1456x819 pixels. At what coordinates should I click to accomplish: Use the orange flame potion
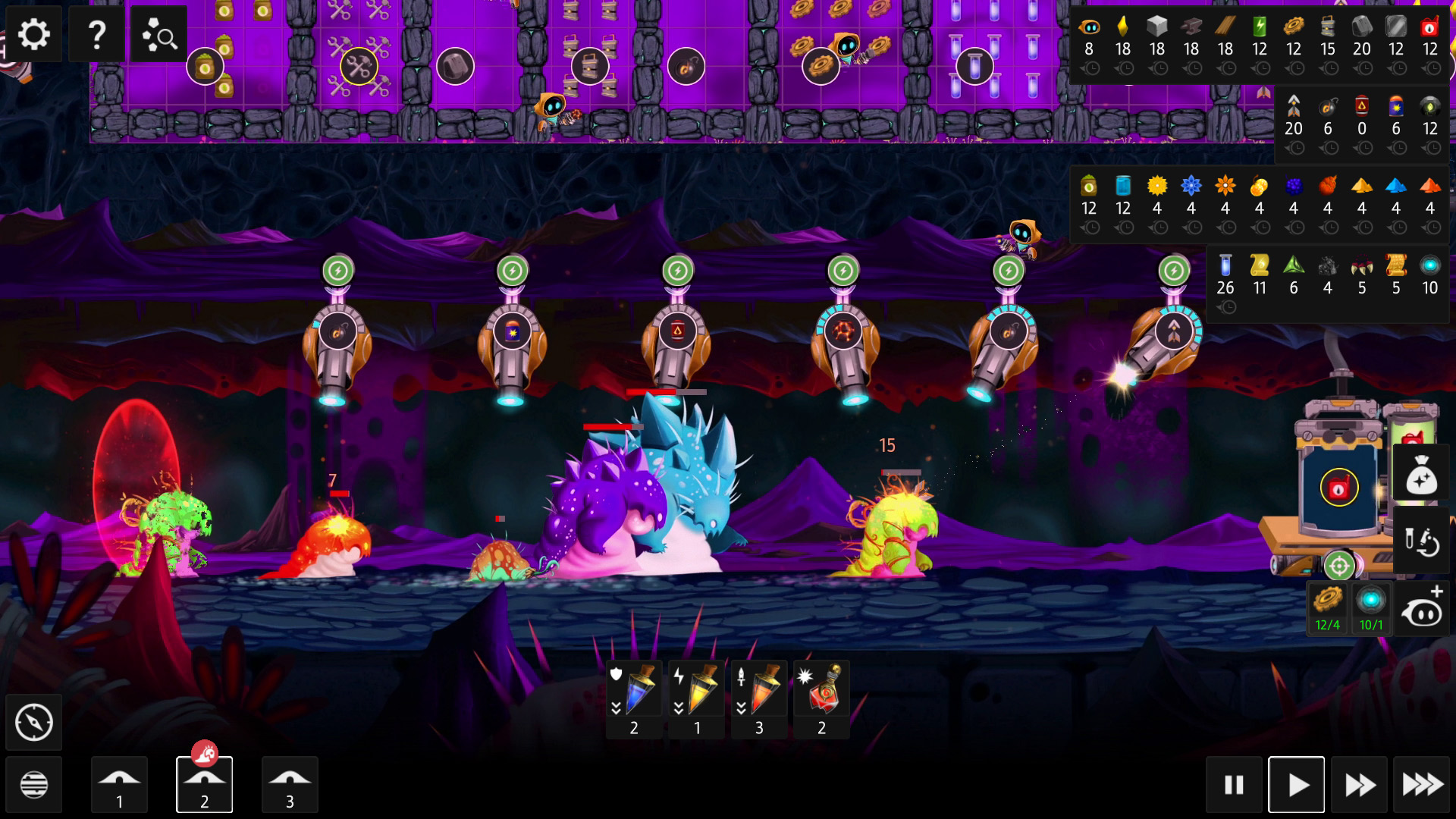(759, 699)
